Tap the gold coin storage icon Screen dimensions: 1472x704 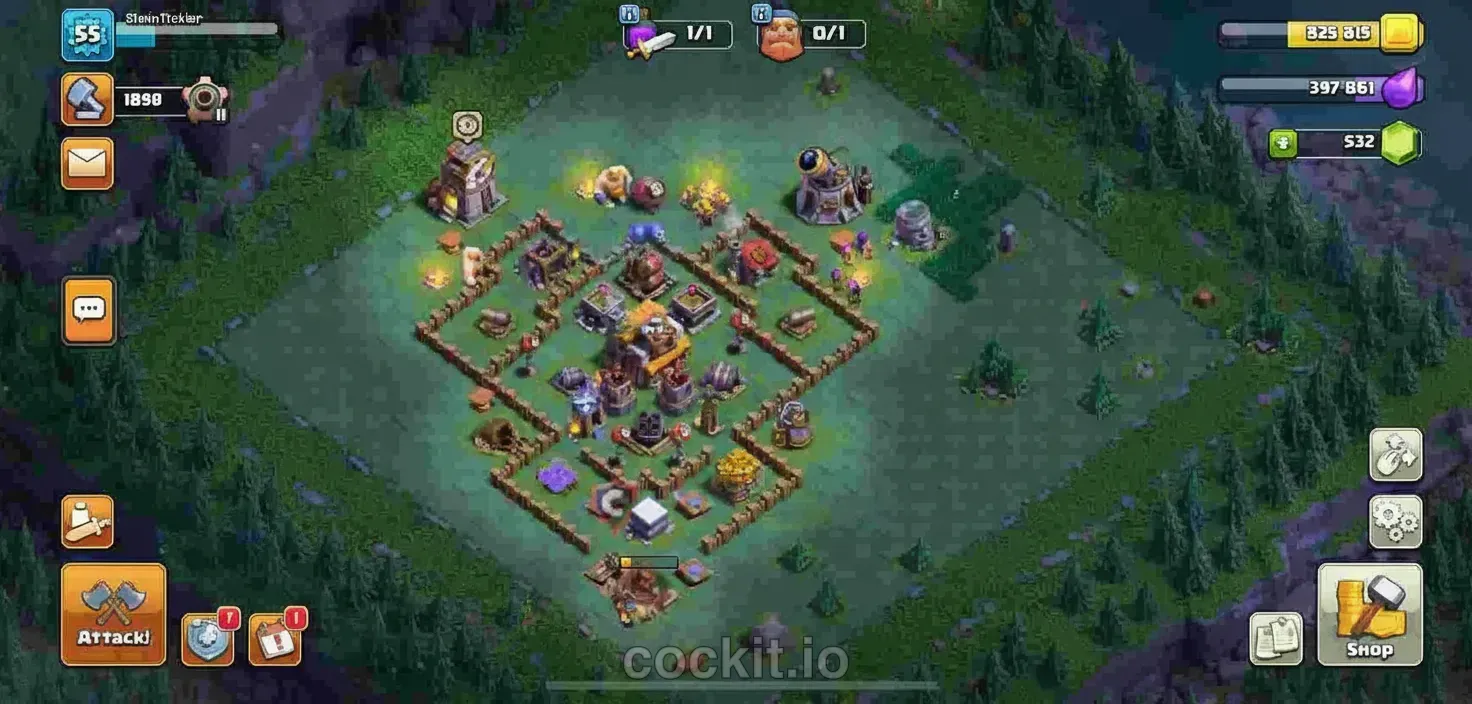click(1400, 34)
